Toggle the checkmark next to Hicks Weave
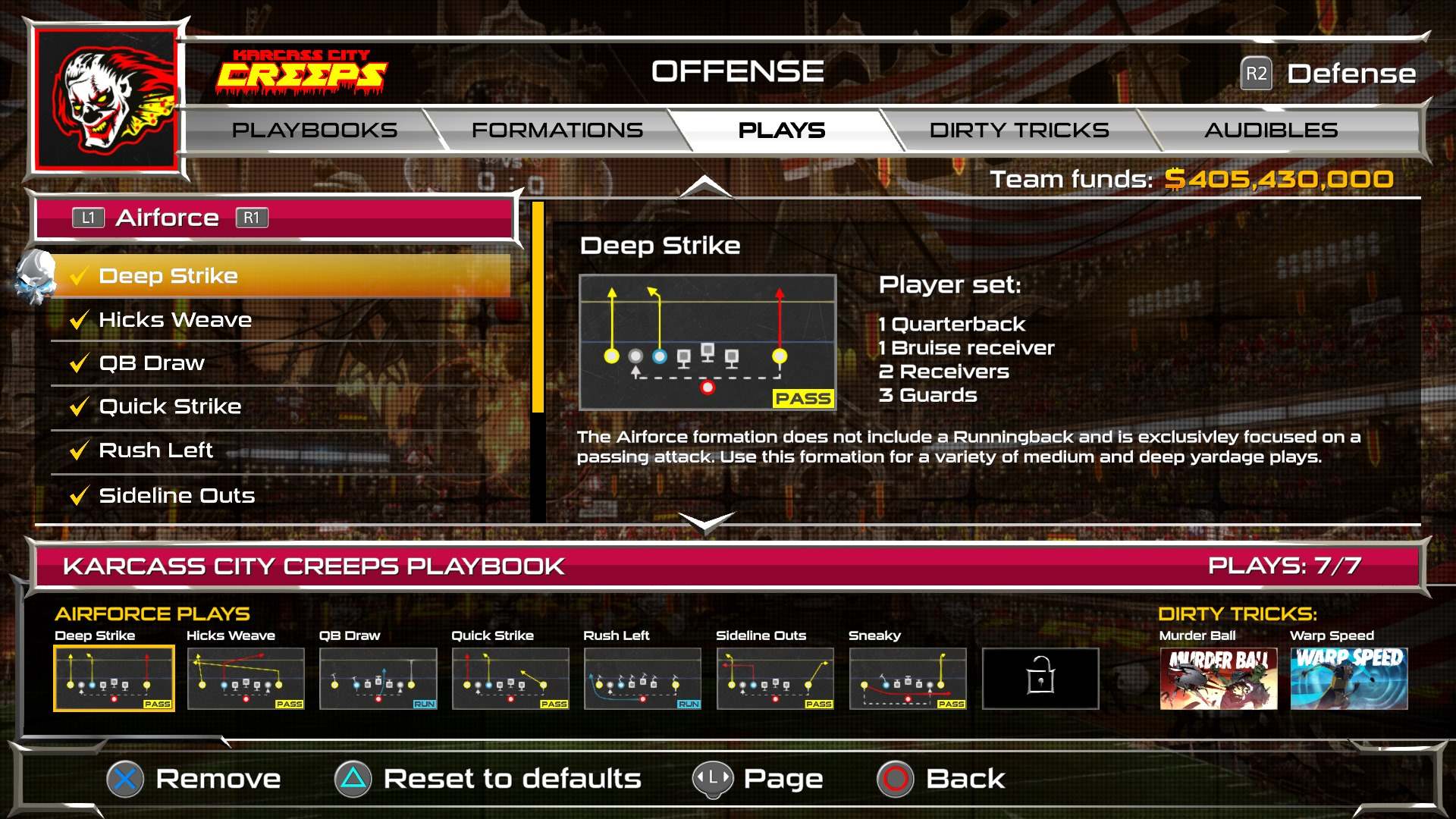This screenshot has width=1456, height=819. click(78, 319)
